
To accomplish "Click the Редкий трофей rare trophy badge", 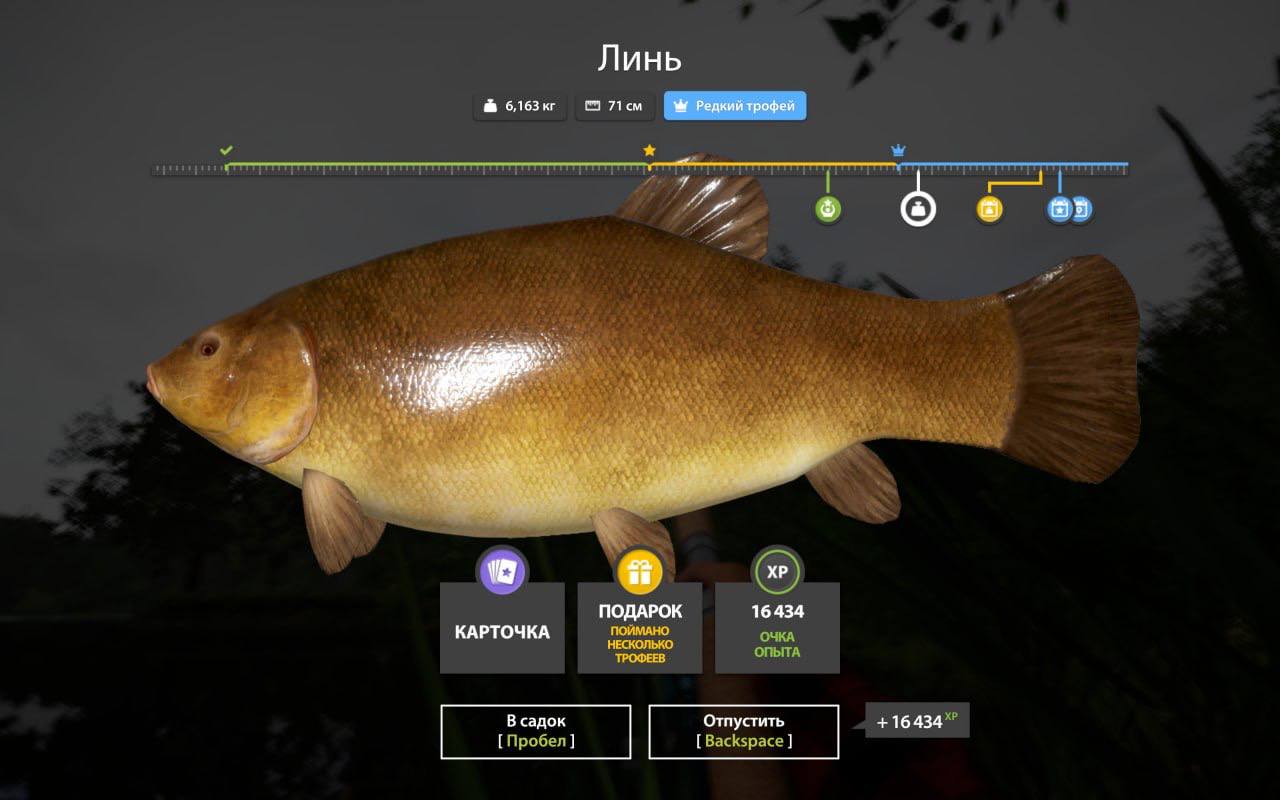I will pos(734,106).
